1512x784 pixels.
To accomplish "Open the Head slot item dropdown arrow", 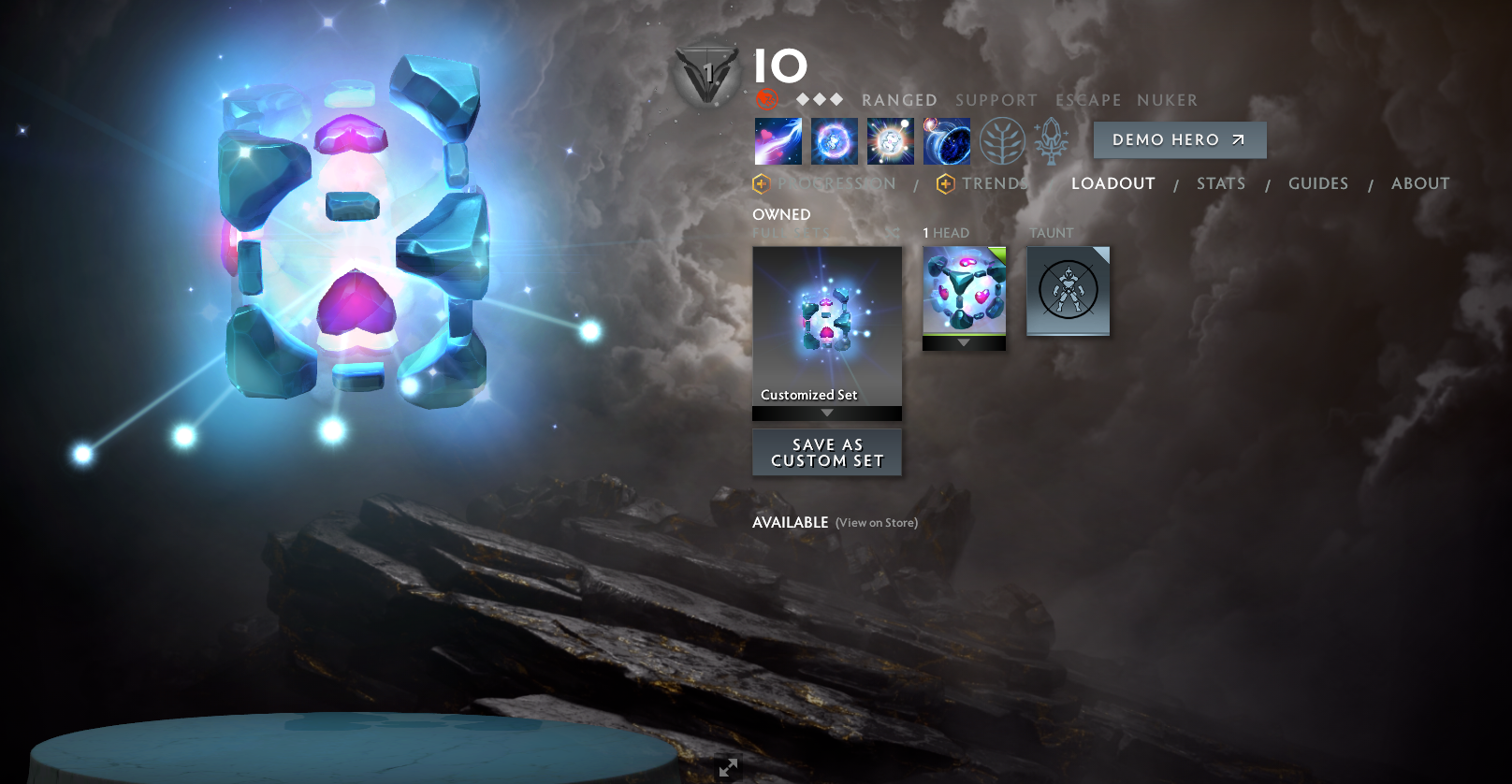I will pyautogui.click(x=964, y=342).
